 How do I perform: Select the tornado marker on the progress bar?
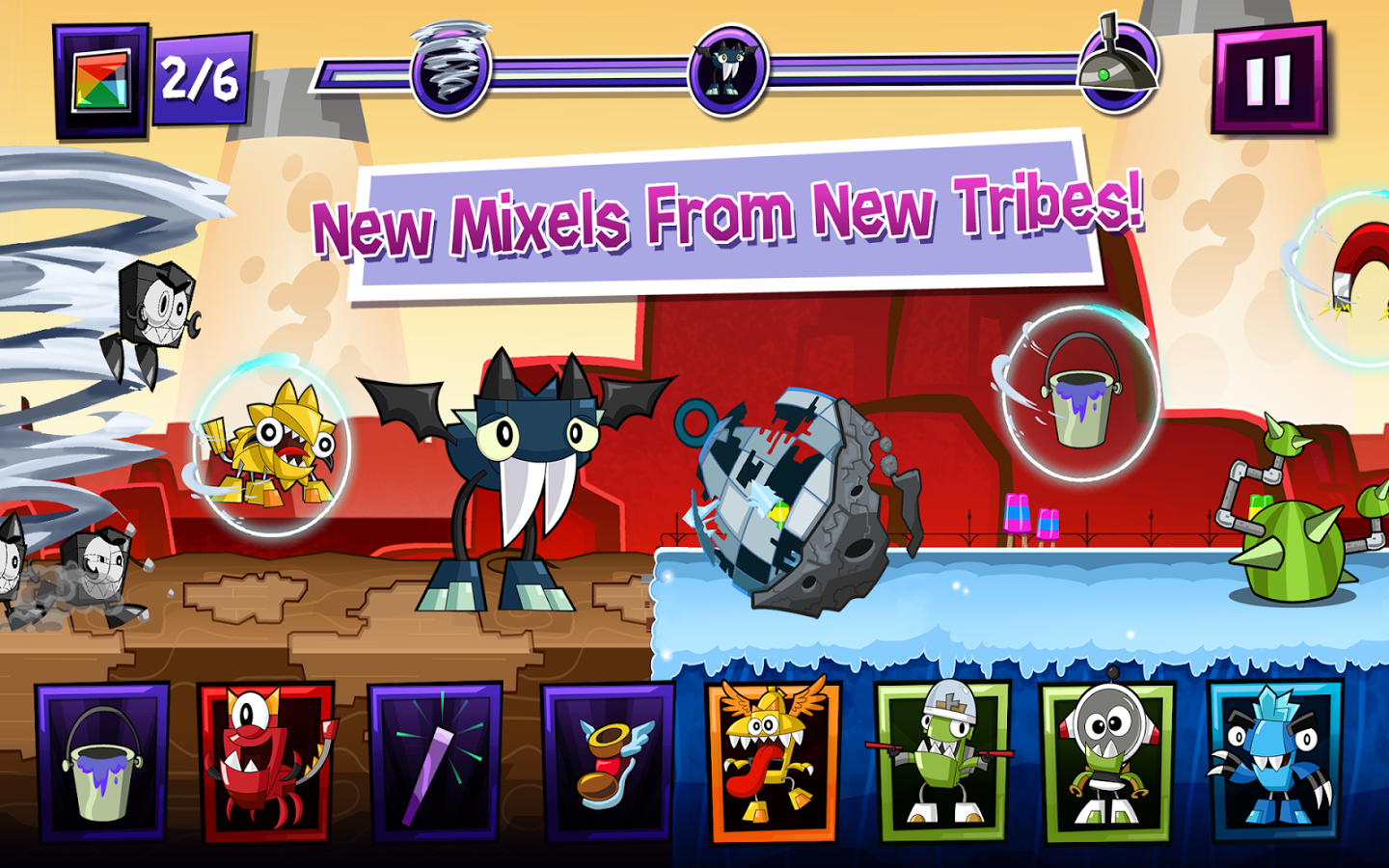pyautogui.click(x=448, y=69)
